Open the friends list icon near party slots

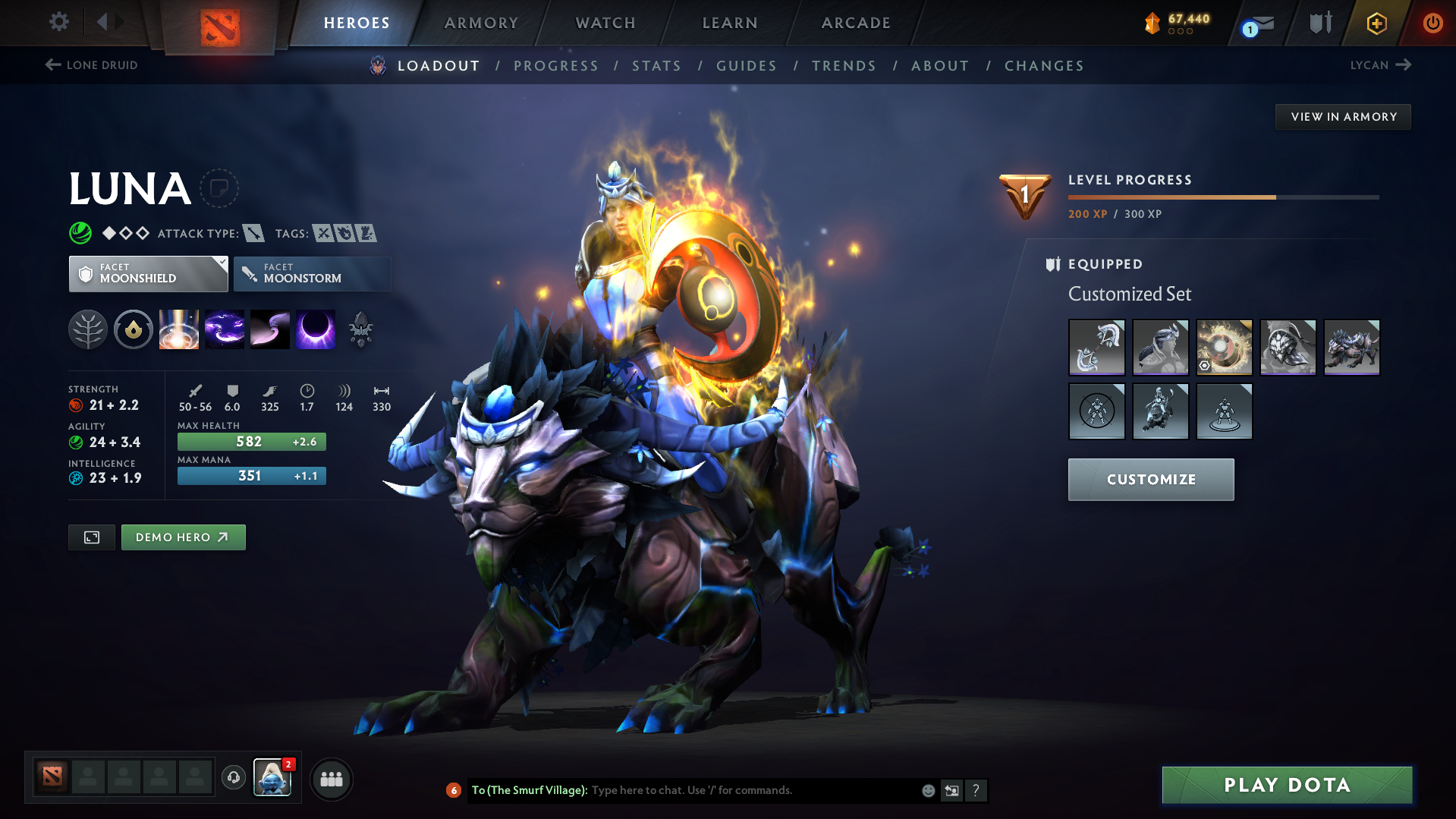coord(332,779)
